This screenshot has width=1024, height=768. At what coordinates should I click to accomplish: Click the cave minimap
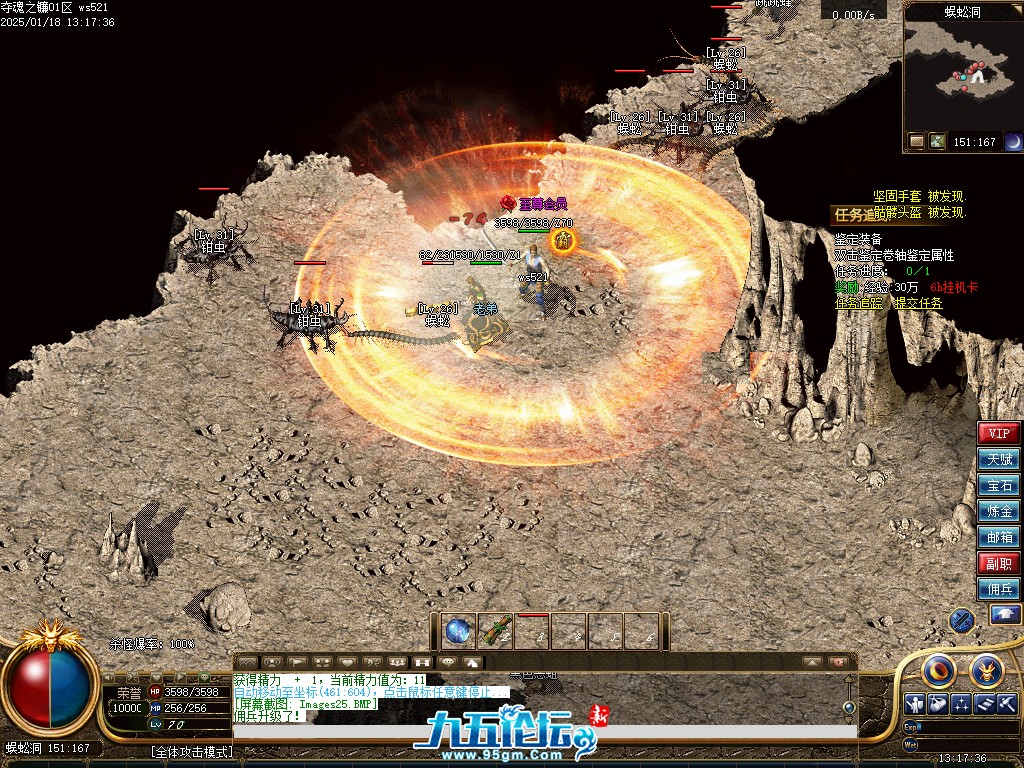[962, 65]
